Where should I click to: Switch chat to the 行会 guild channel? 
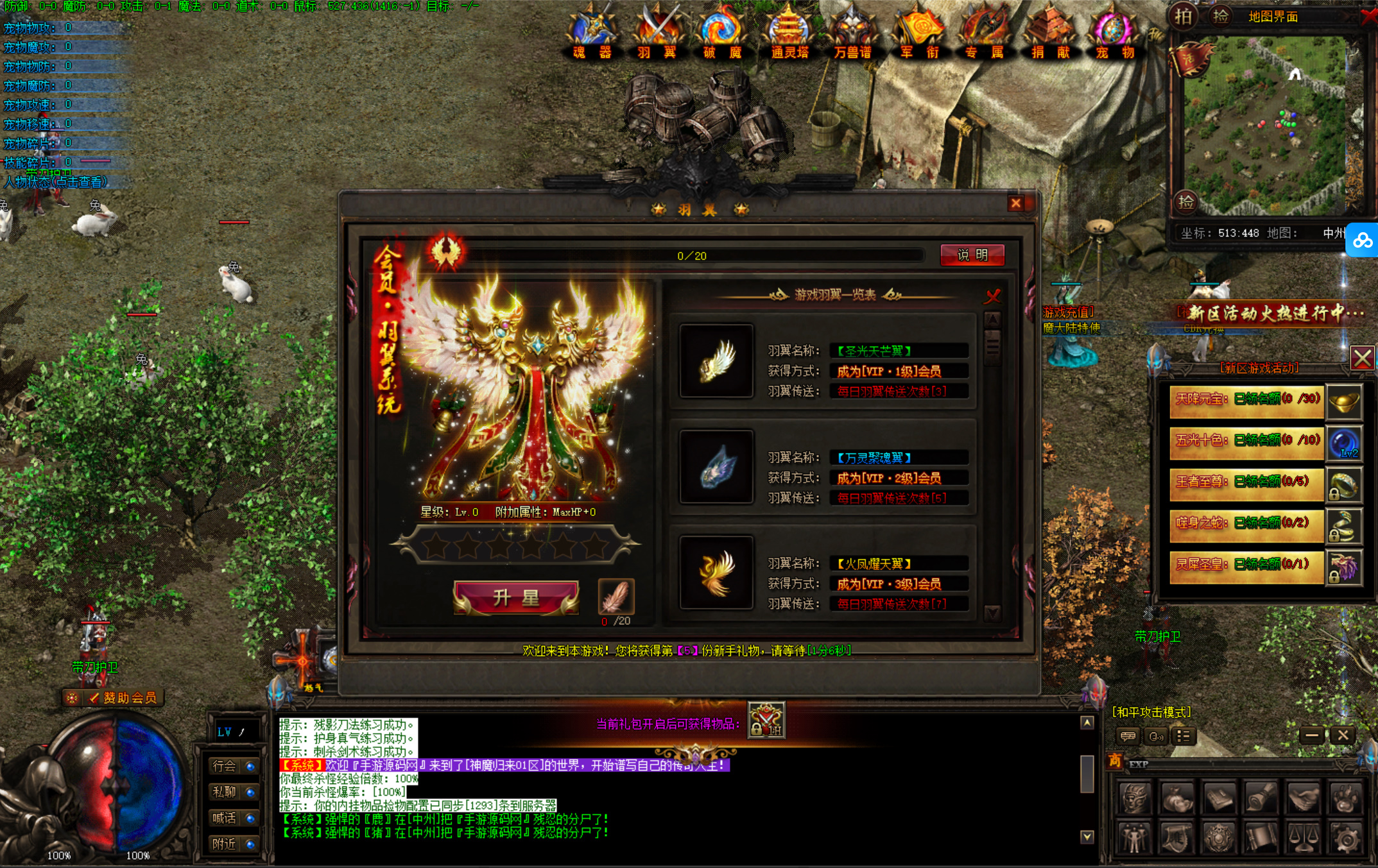pyautogui.click(x=232, y=766)
